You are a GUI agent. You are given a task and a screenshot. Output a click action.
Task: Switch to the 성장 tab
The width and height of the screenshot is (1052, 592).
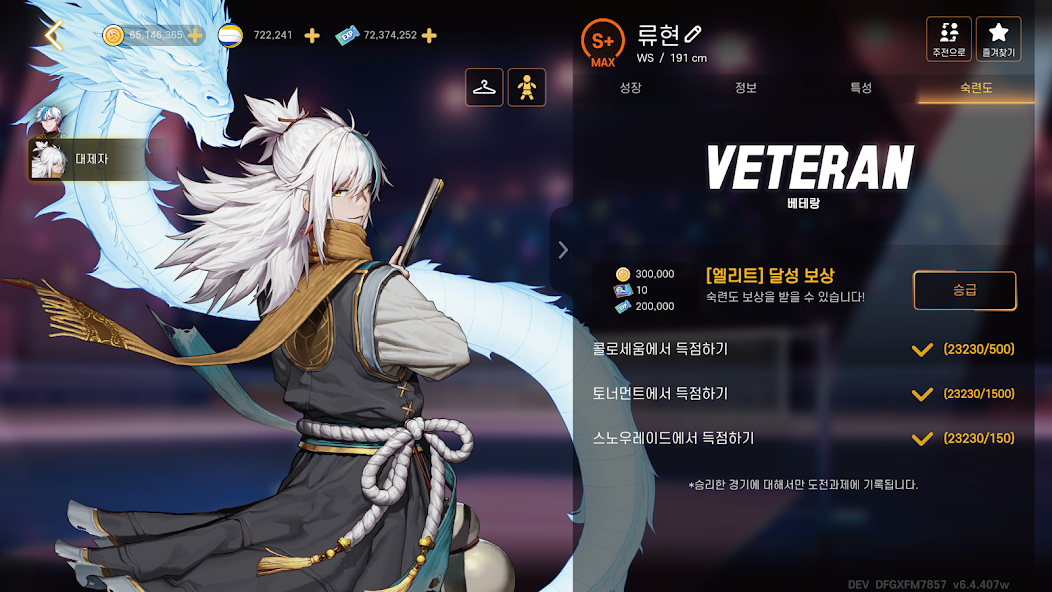(630, 88)
